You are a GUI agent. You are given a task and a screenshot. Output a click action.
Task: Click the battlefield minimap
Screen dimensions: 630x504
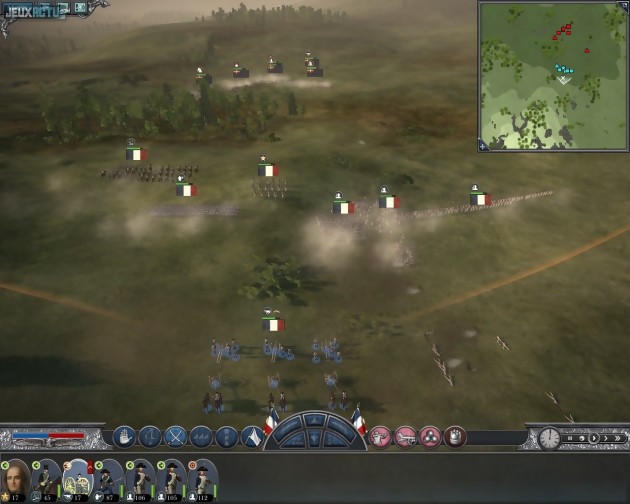pyautogui.click(x=552, y=75)
